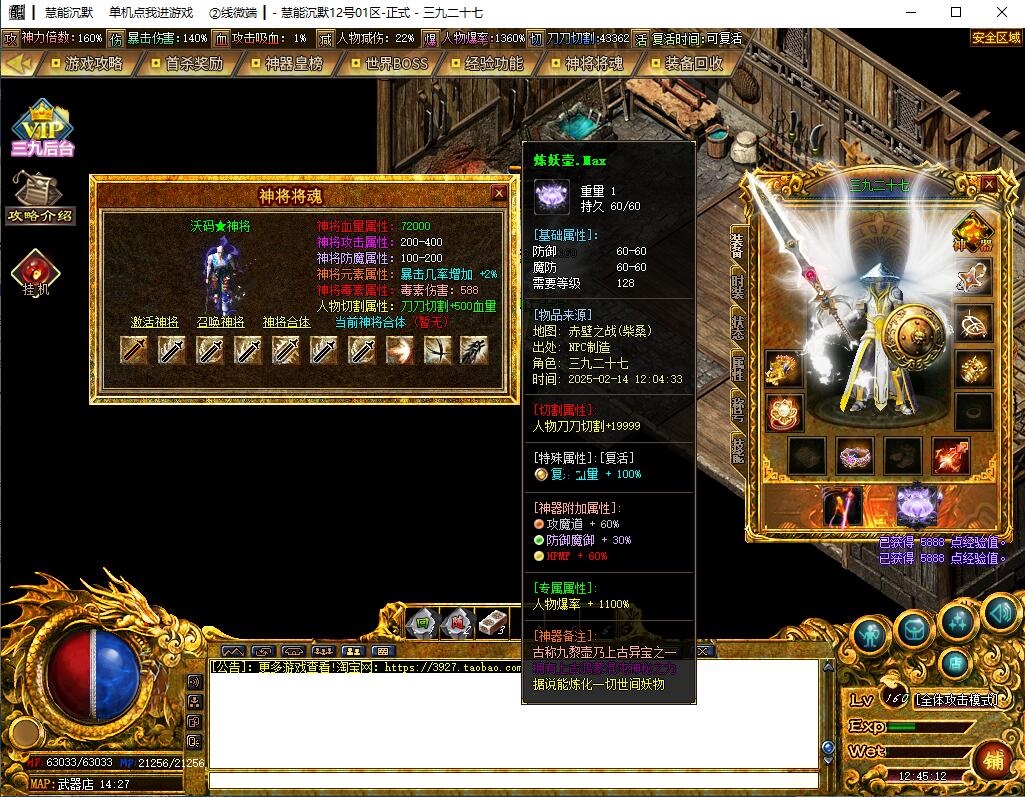The image size is (1025, 797).
Task: Open the 首杀奖励 first-kill rewards menu
Action: pos(193,63)
